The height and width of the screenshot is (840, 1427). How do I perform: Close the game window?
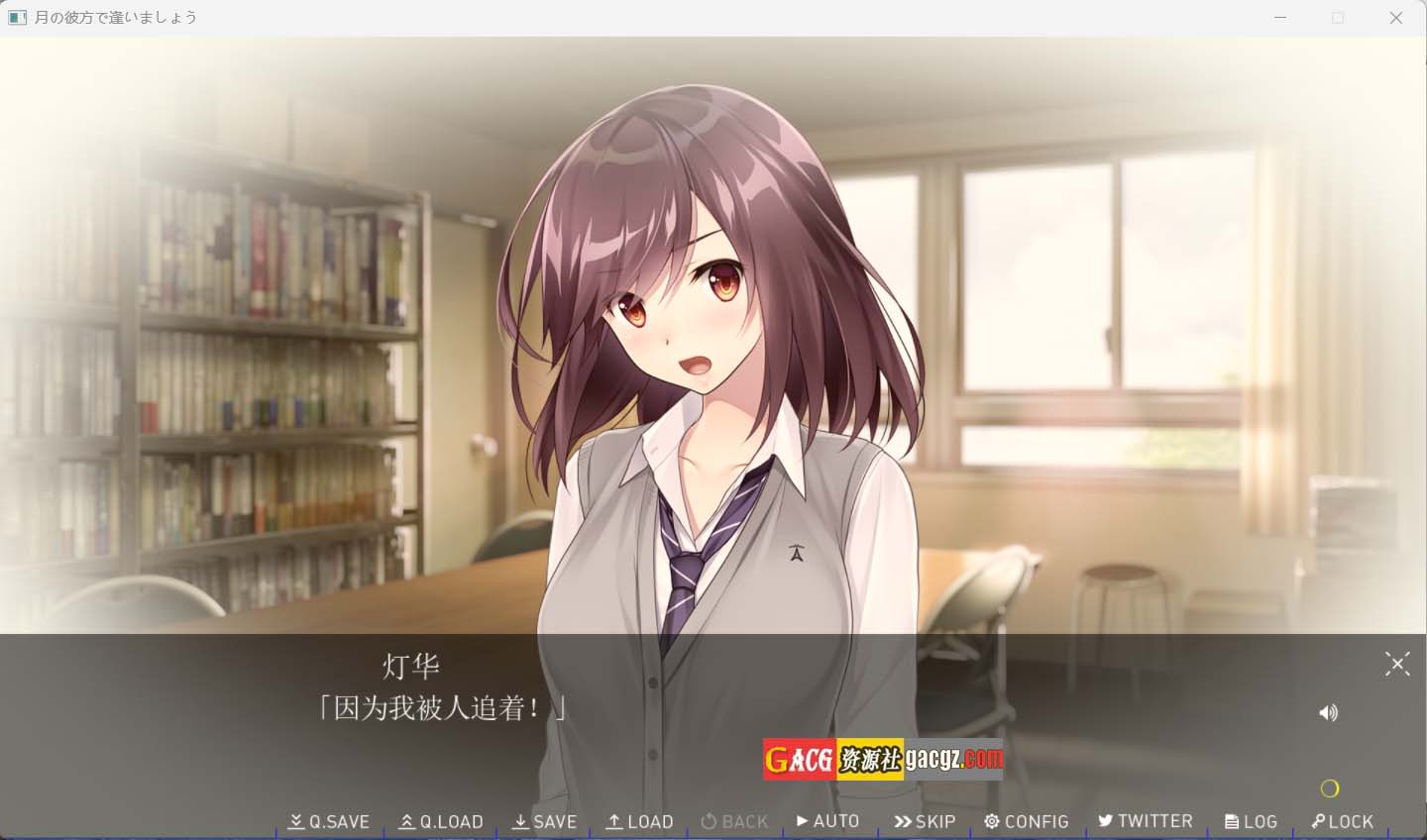(1395, 18)
